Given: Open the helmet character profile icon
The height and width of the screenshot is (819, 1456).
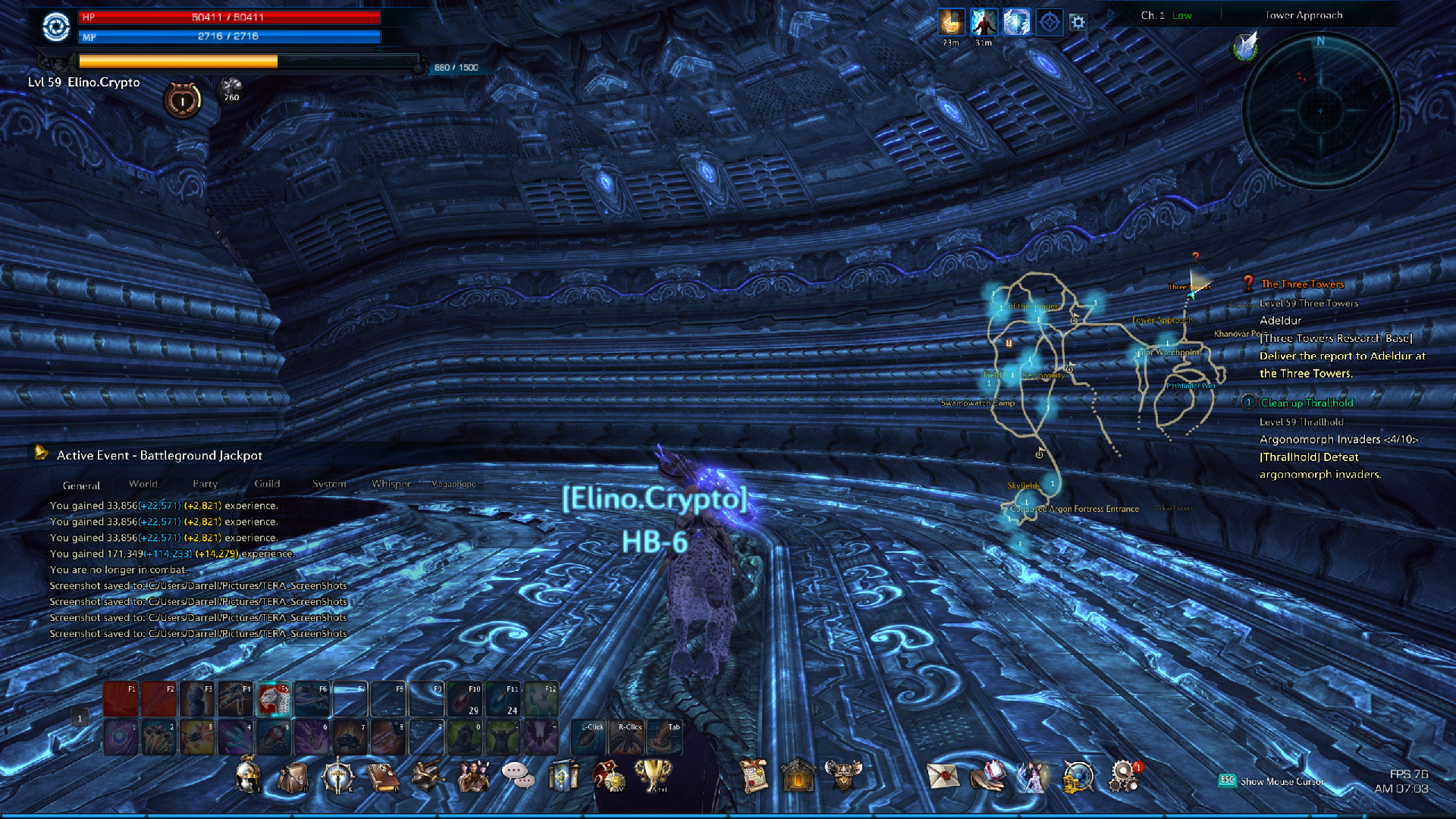Looking at the screenshot, I should click(248, 777).
